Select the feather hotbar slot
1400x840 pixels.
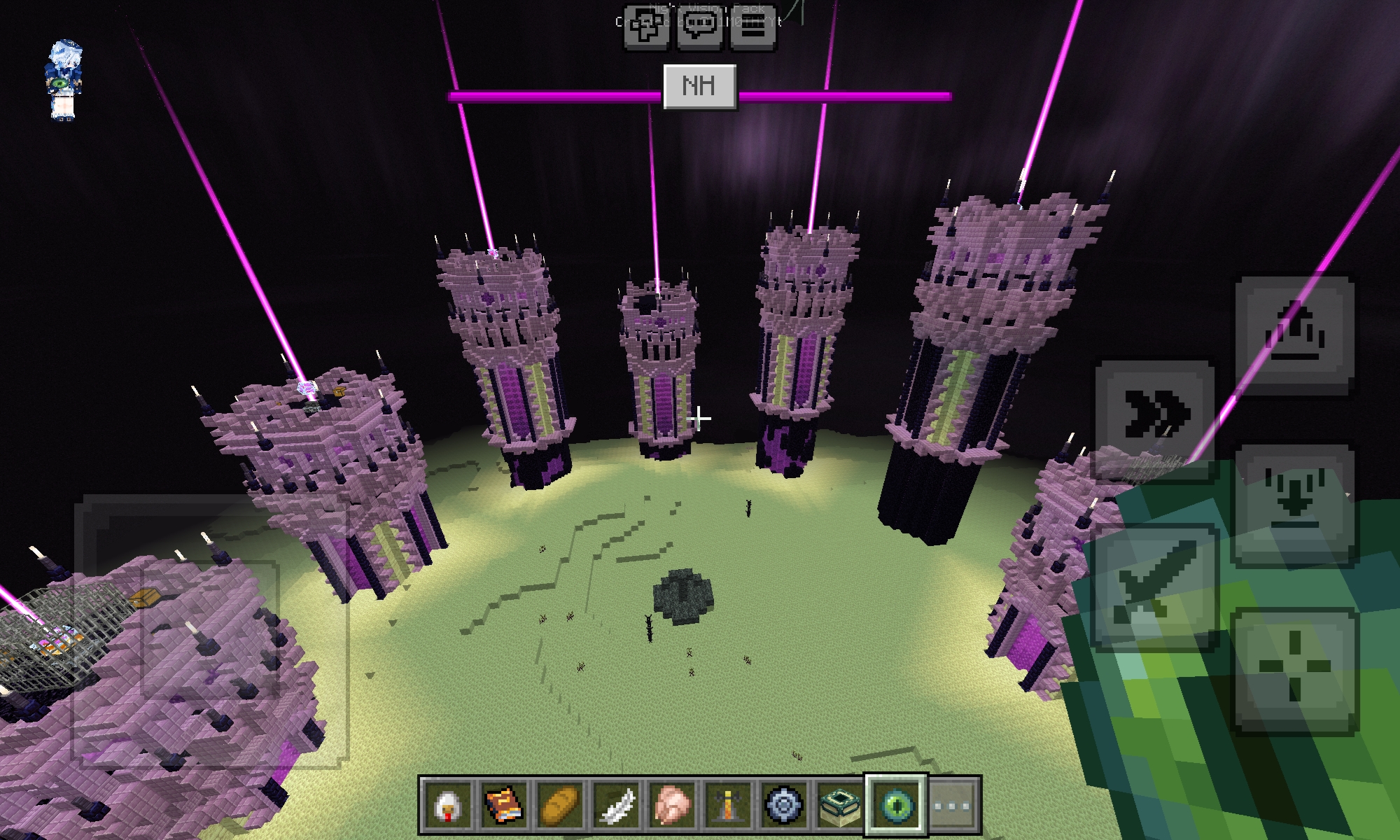[617, 805]
